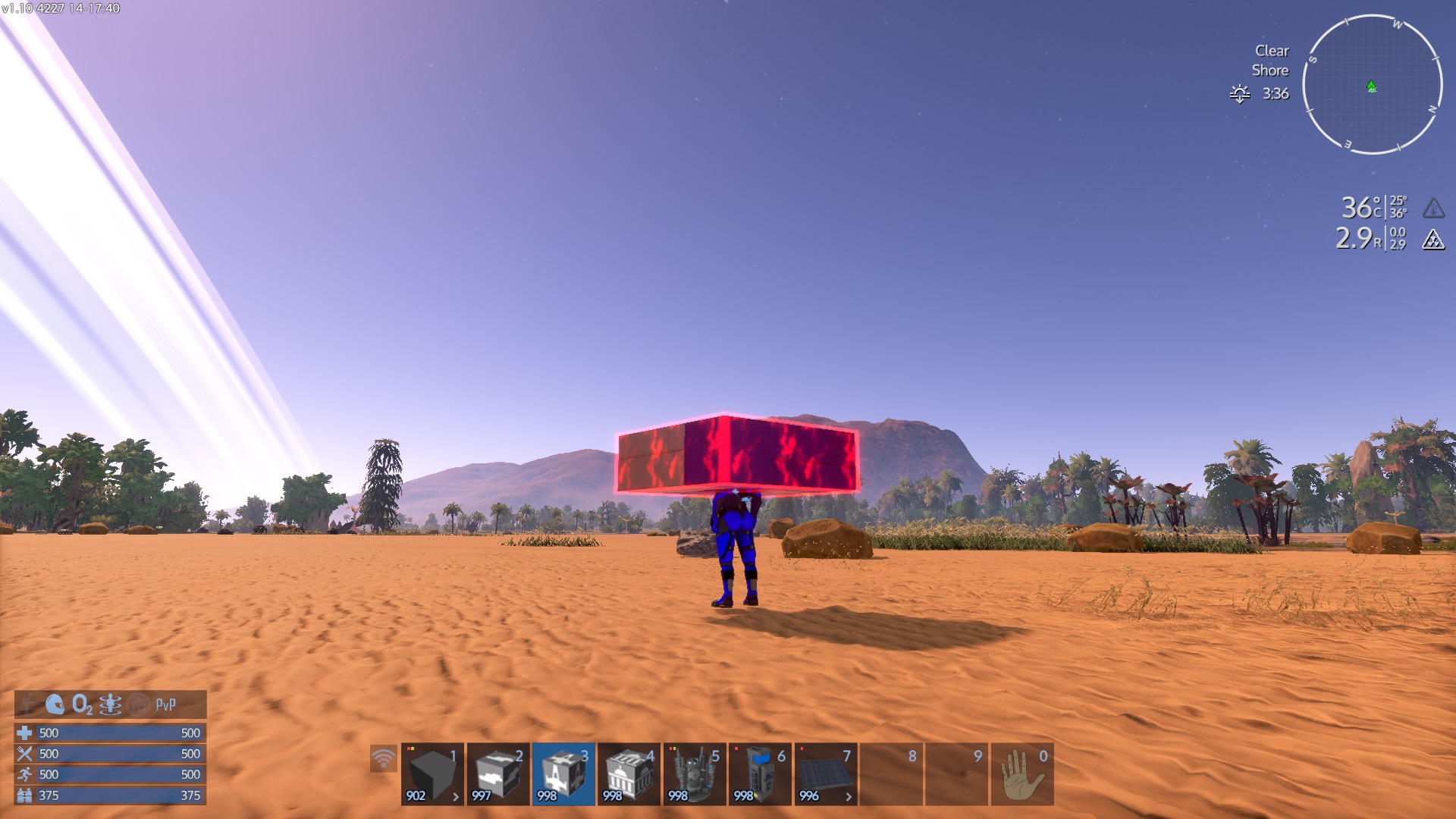
Task: Select the solar panel in slot 7
Action: coord(826,774)
